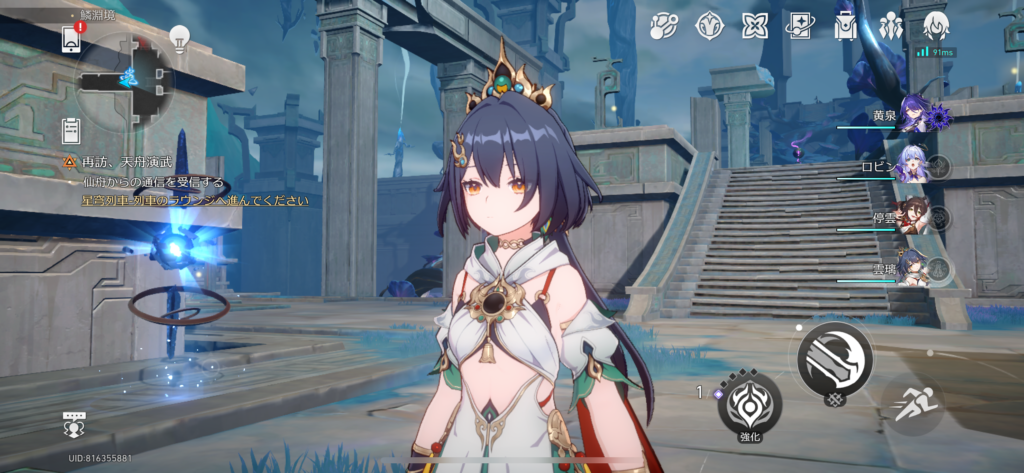This screenshot has width=1024, height=473.
Task: Switch to party member 黄泉
Action: [913, 116]
